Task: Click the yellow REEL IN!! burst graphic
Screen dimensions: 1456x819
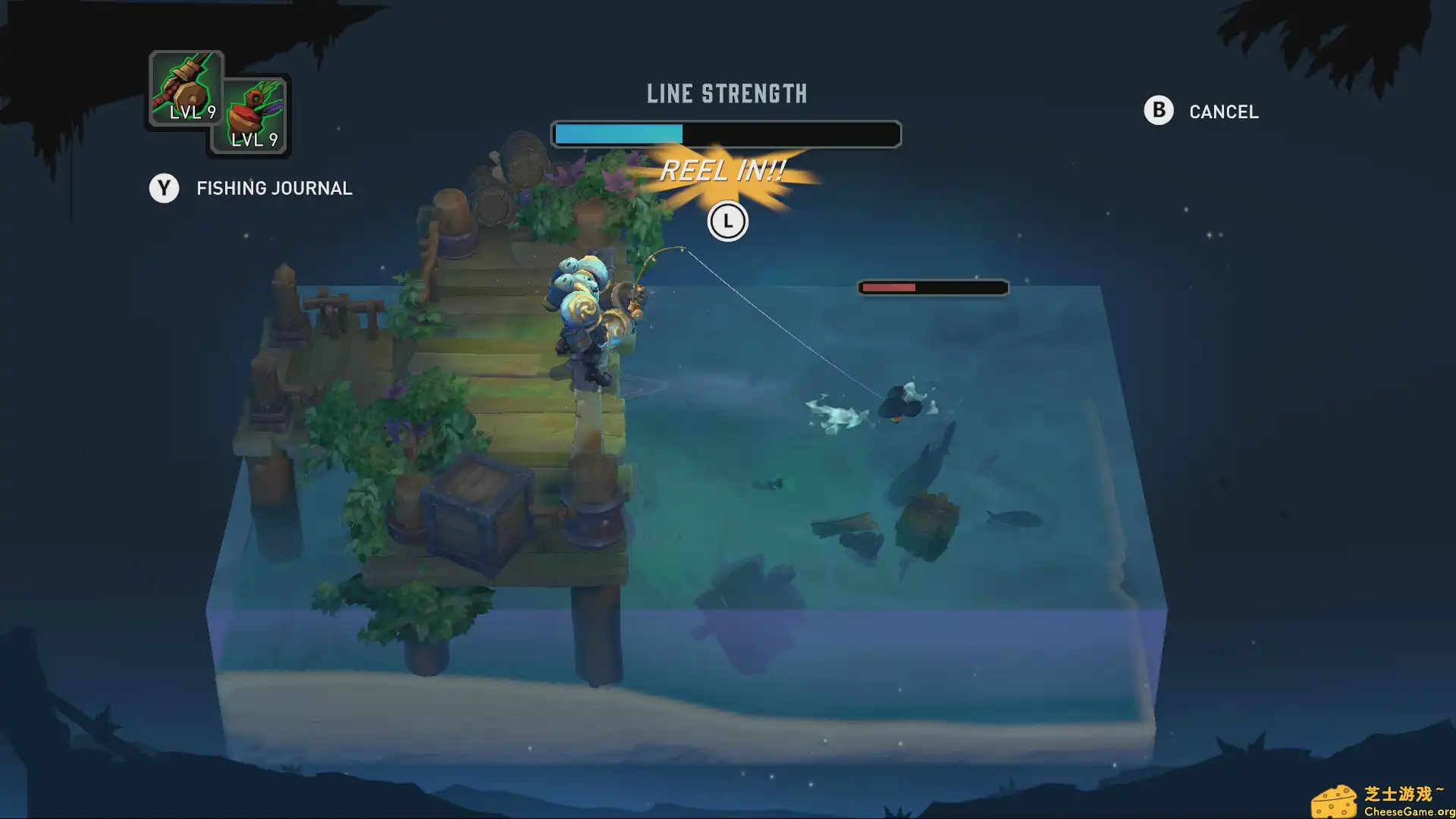Action: pos(726,171)
